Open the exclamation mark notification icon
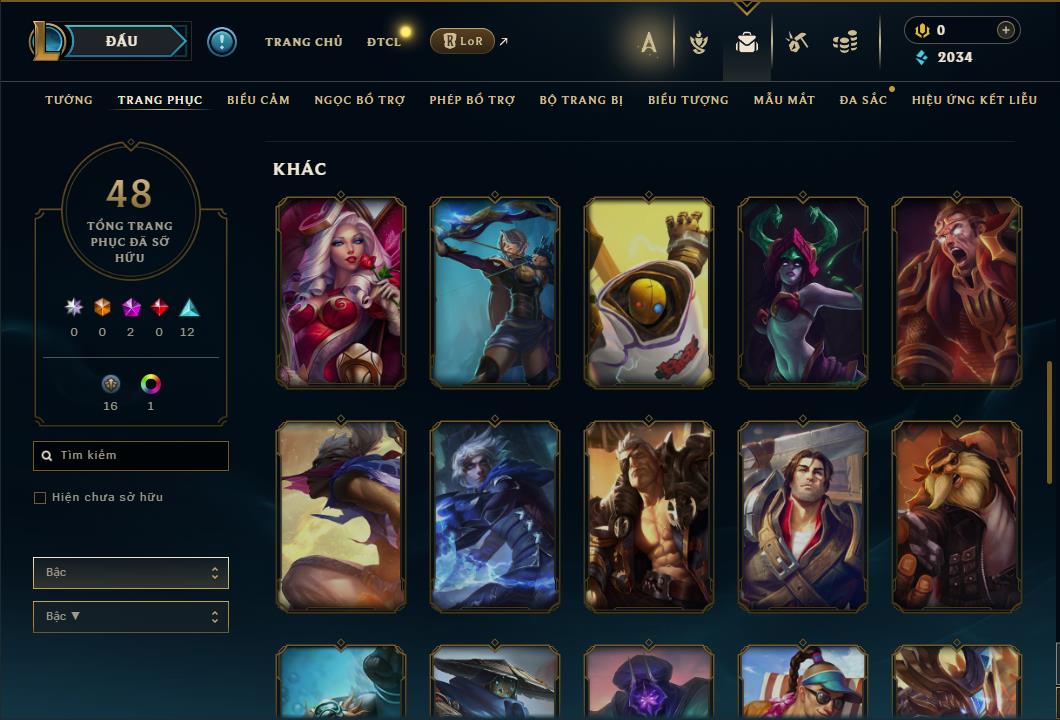The image size is (1060, 720). click(222, 42)
